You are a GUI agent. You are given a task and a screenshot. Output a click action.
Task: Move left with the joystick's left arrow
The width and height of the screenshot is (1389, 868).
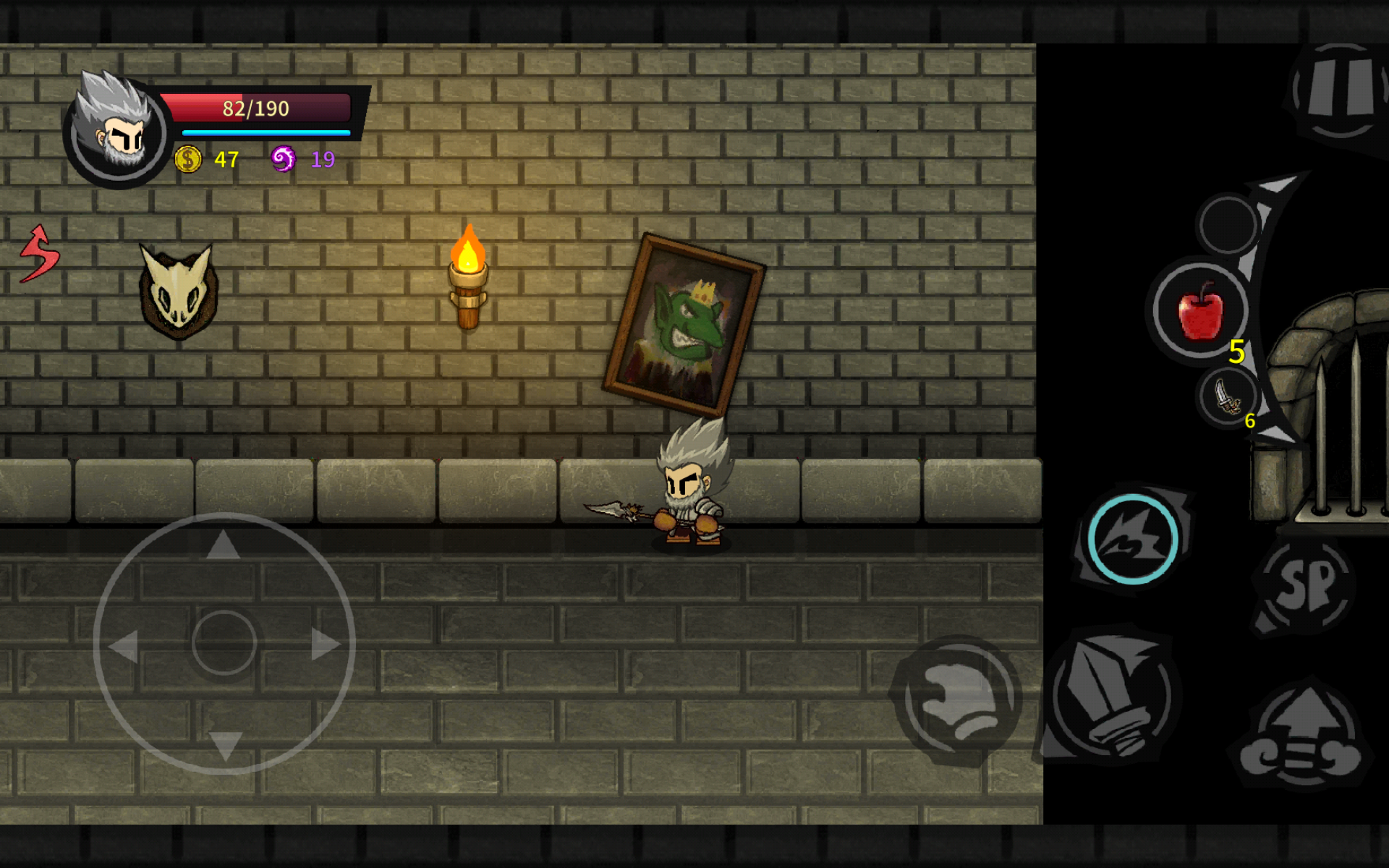(124, 644)
